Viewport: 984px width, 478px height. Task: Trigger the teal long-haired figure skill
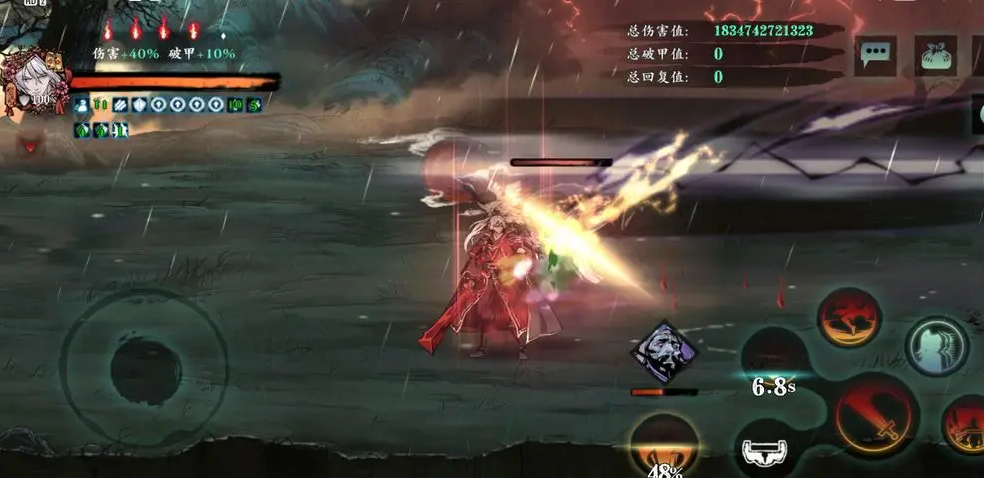[x=937, y=346]
